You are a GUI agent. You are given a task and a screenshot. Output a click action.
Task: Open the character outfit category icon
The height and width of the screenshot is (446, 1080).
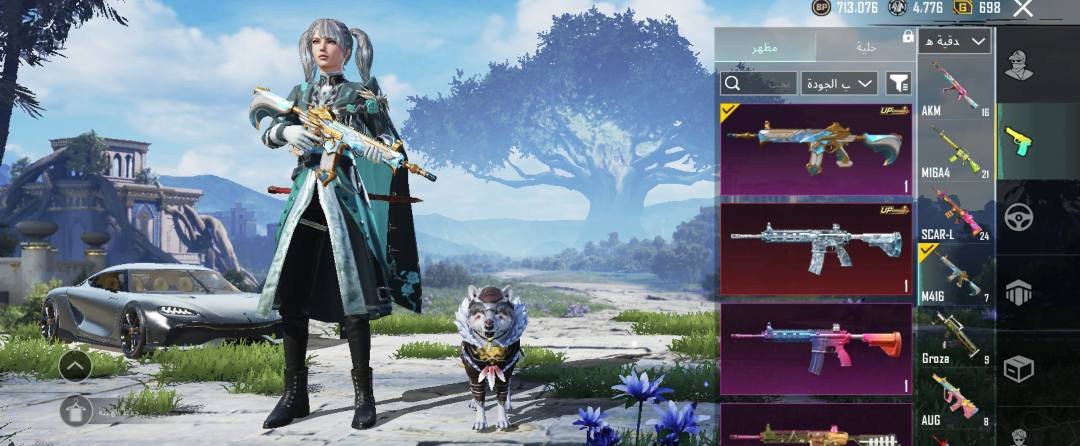[x=1018, y=67]
